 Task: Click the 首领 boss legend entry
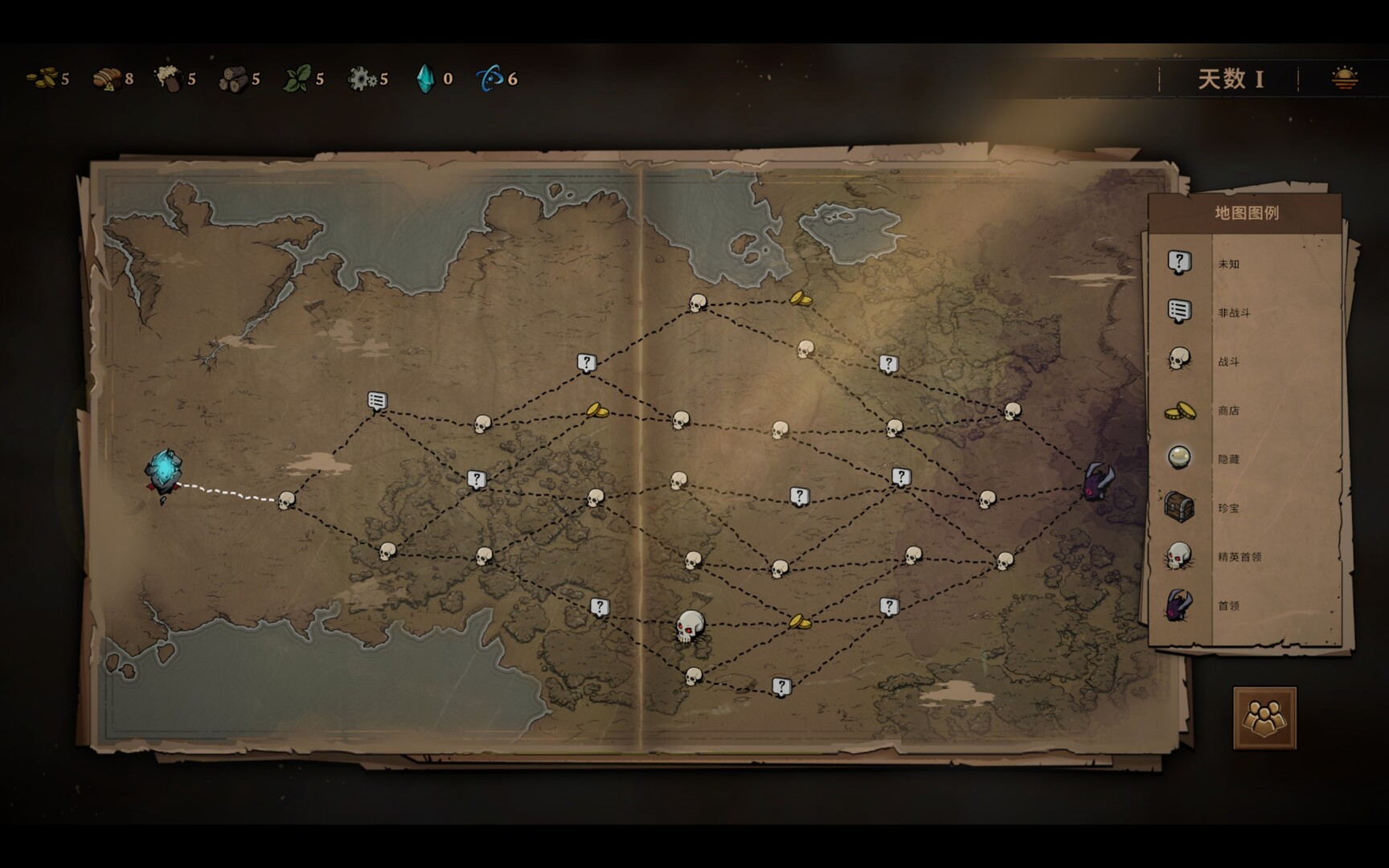pyautogui.click(x=1227, y=605)
